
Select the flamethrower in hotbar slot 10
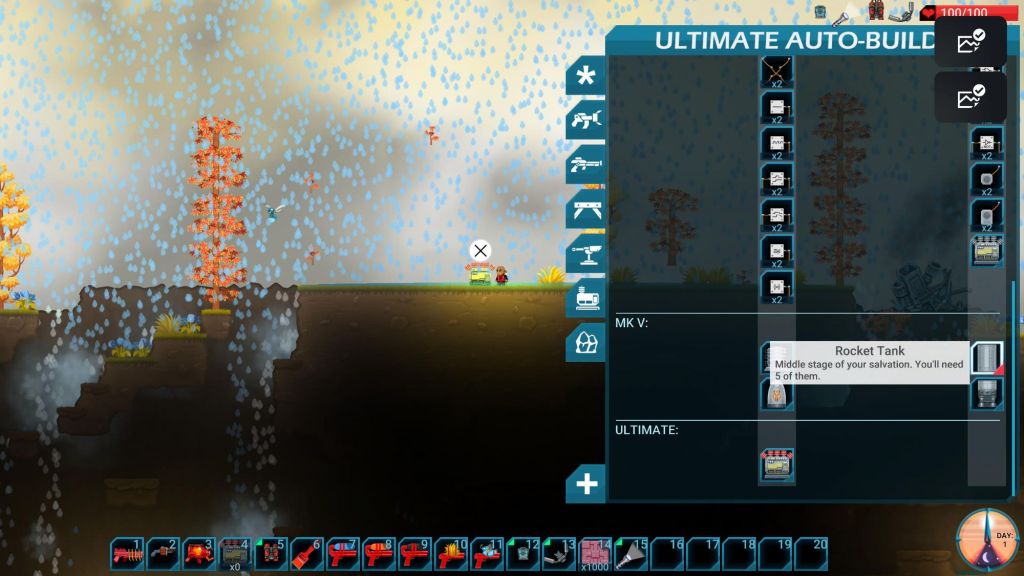(x=451, y=553)
